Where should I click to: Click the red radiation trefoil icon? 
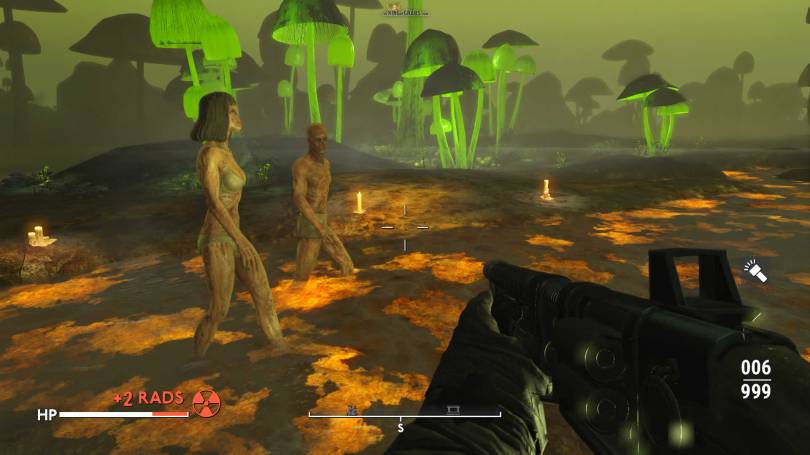tap(206, 402)
